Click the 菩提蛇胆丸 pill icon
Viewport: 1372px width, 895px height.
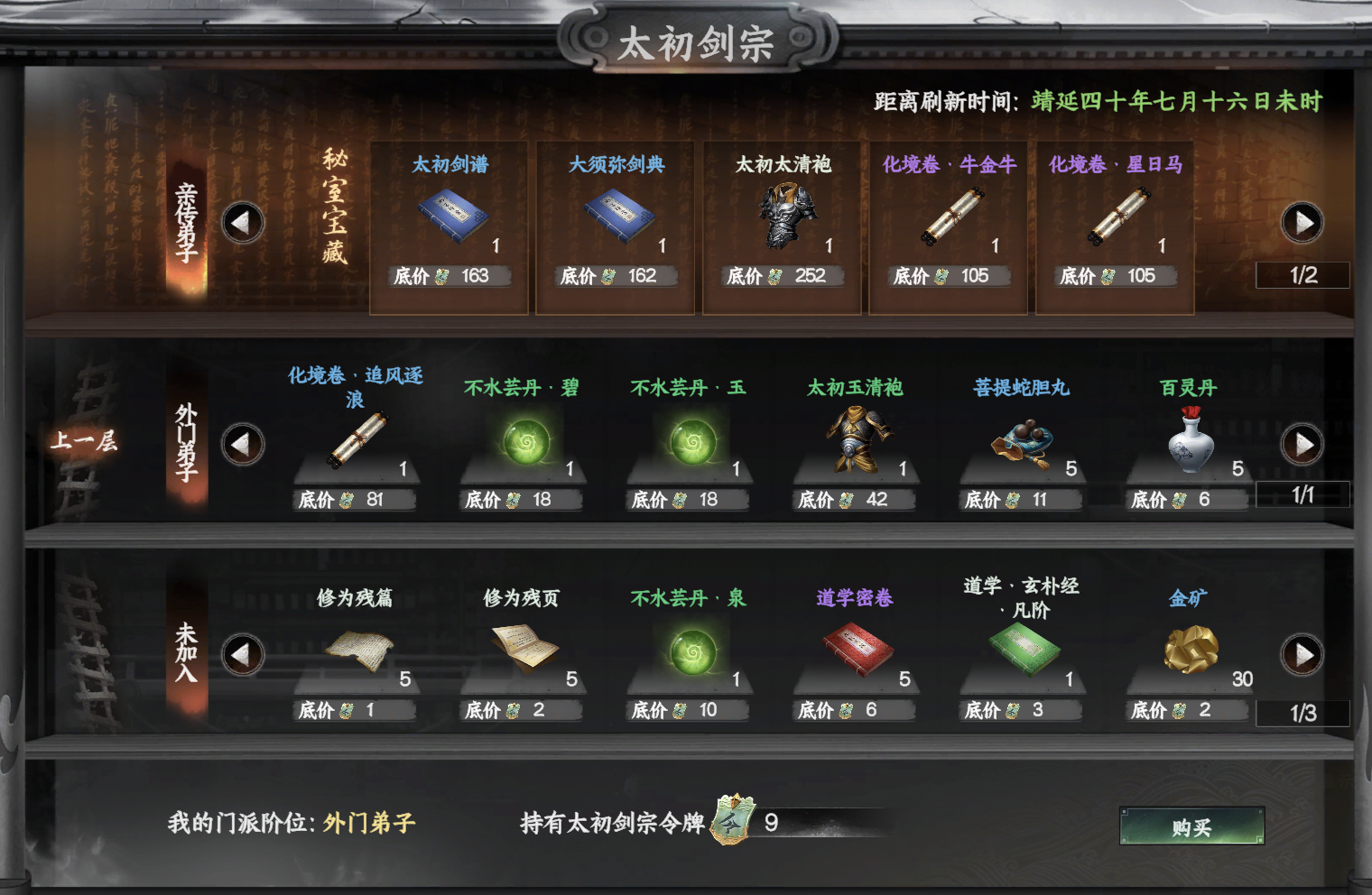[x=1022, y=442]
